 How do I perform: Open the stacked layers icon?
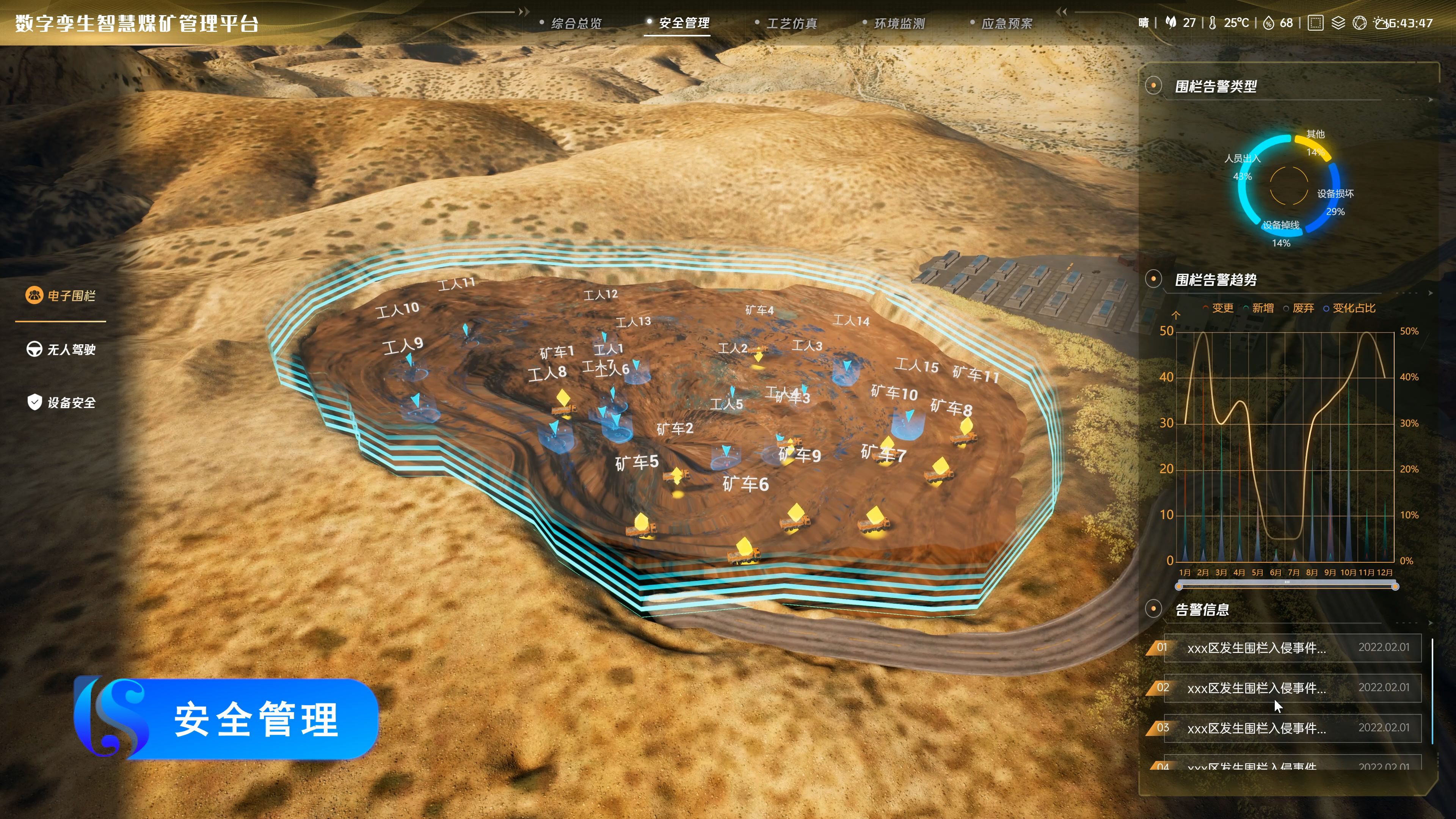point(1338,23)
